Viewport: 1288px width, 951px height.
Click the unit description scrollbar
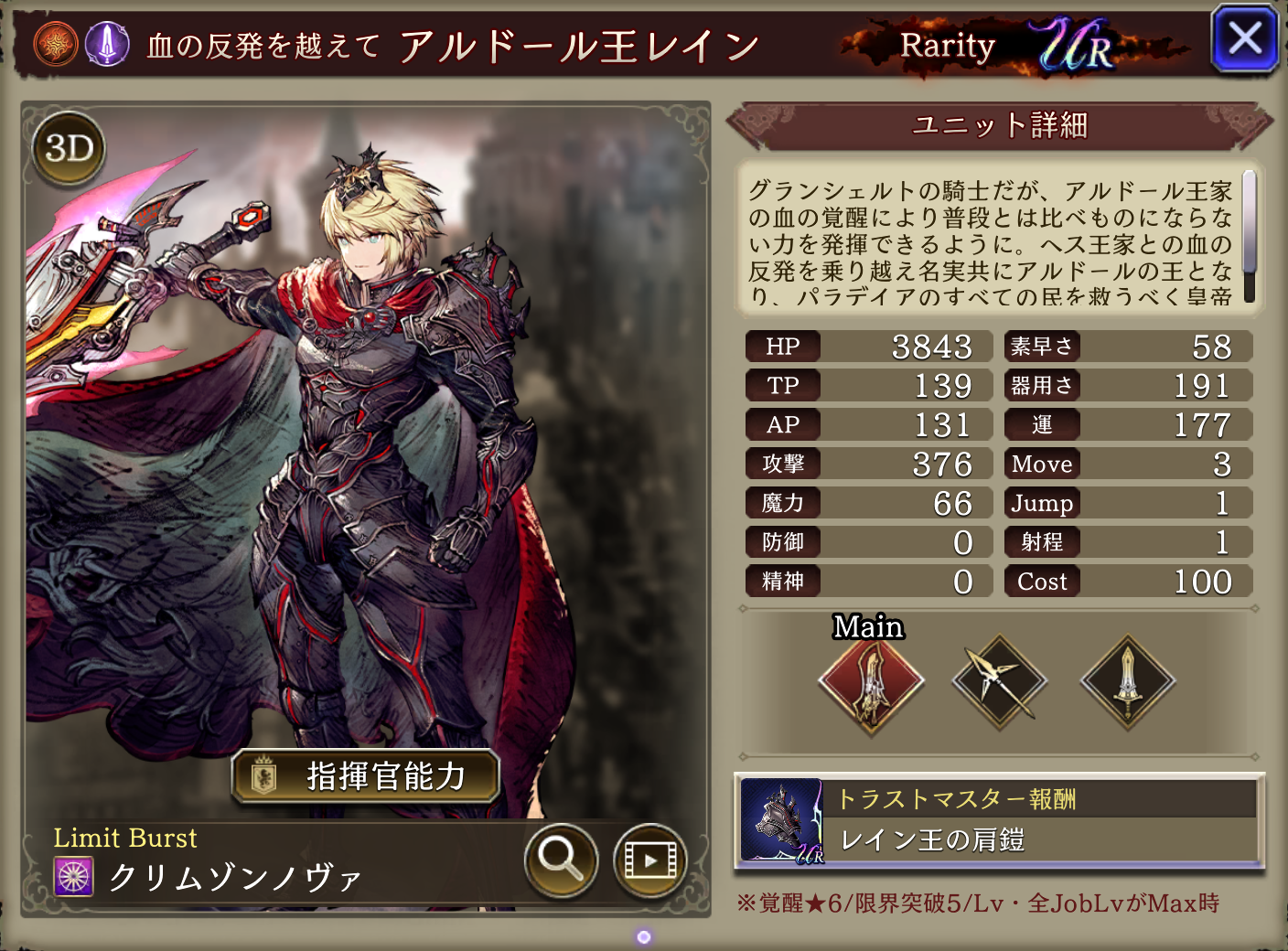[1249, 236]
